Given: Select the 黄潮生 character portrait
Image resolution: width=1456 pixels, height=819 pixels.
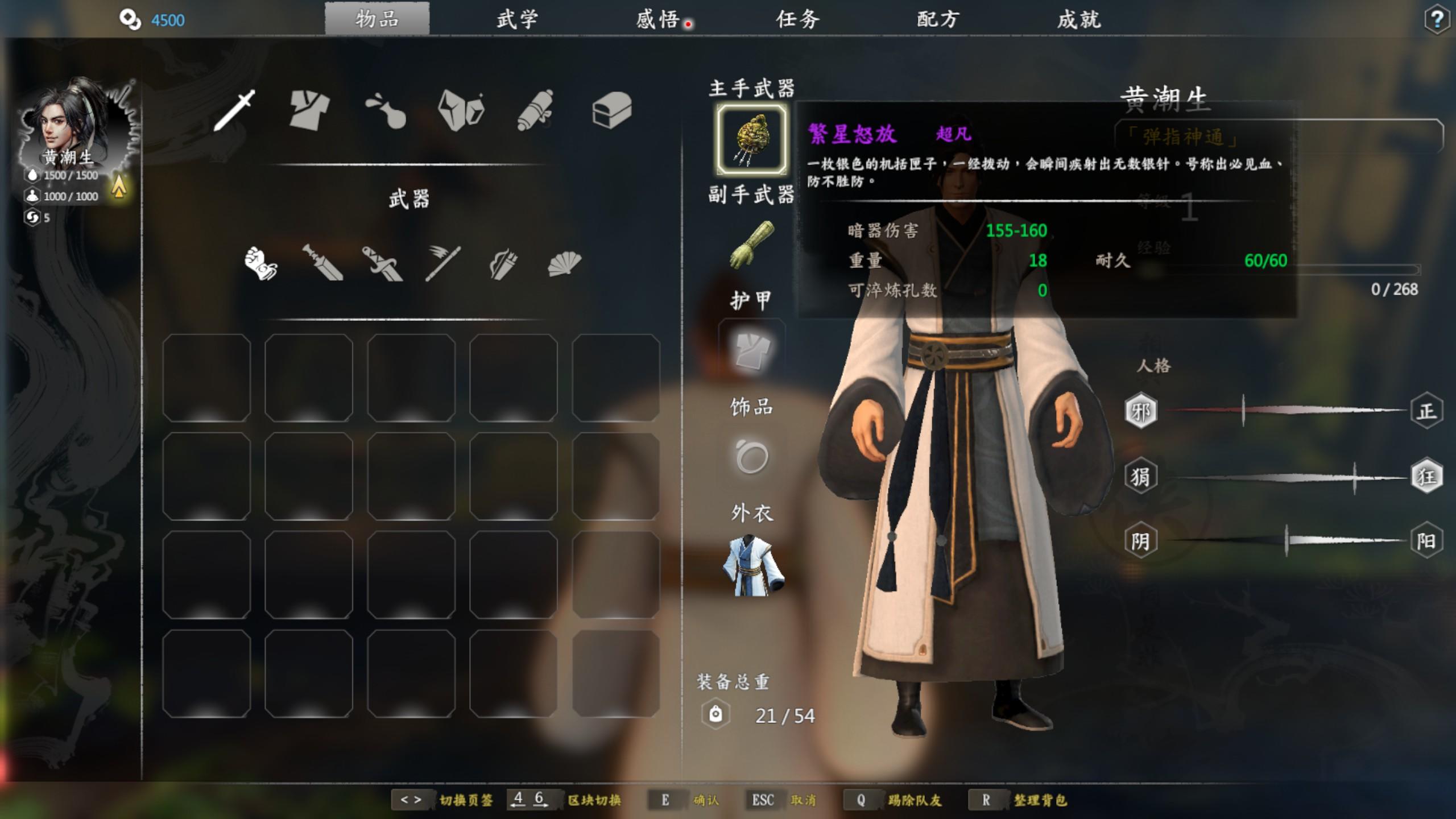Looking at the screenshot, I should [x=73, y=125].
